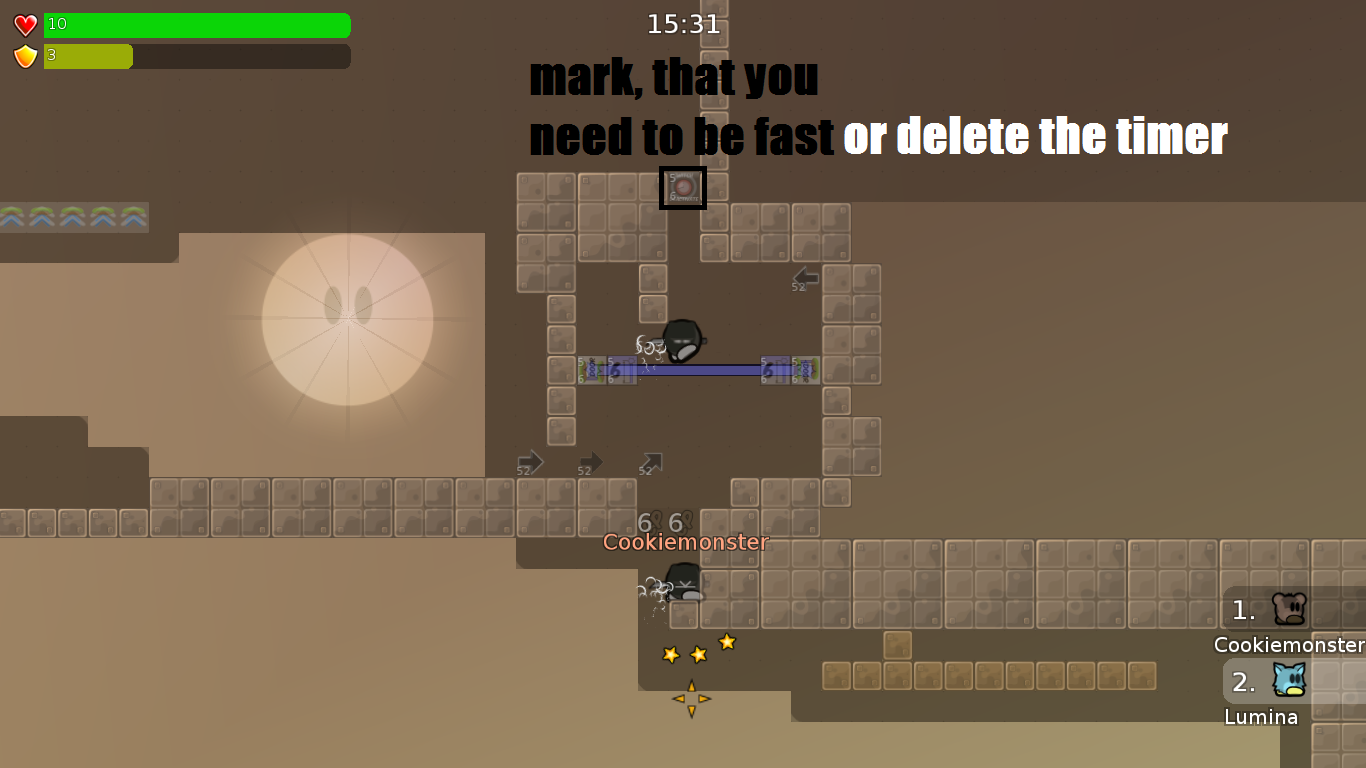This screenshot has height=768, width=1366.
Task: Click Lumina's blue cat avatar on the scoreboard
Action: click(1289, 682)
